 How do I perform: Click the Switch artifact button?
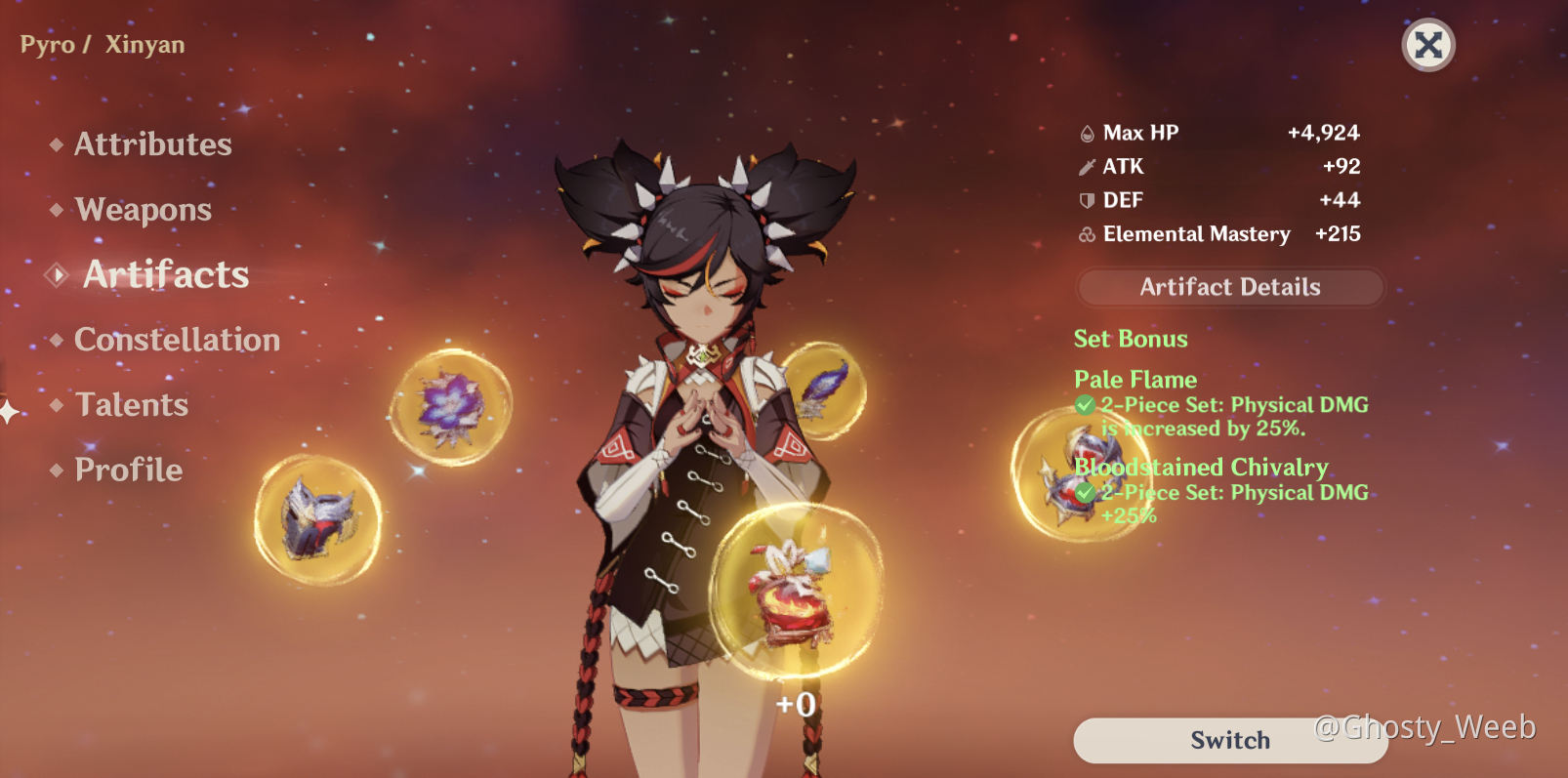(x=1229, y=740)
